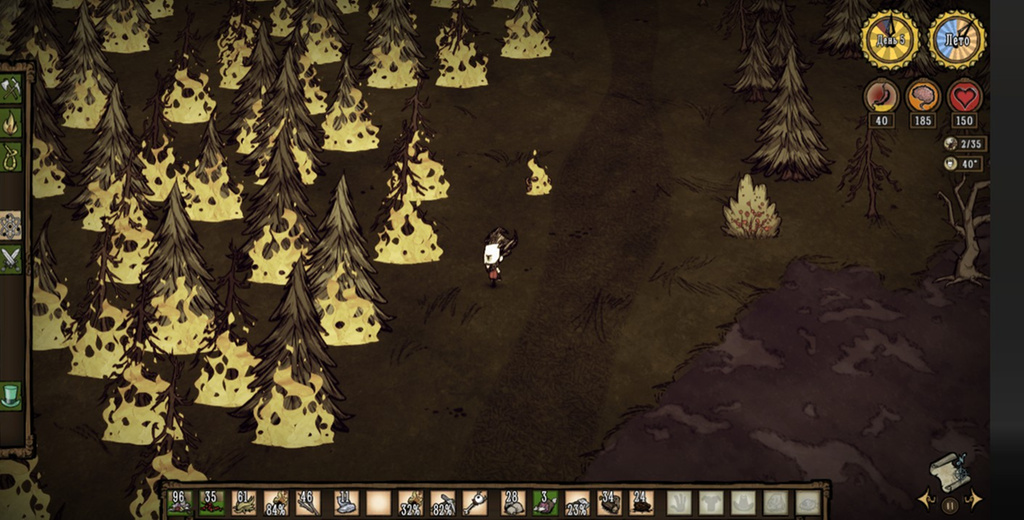Pause the game with the pause button
Image resolution: width=1024 pixels, height=520 pixels.
click(x=949, y=506)
